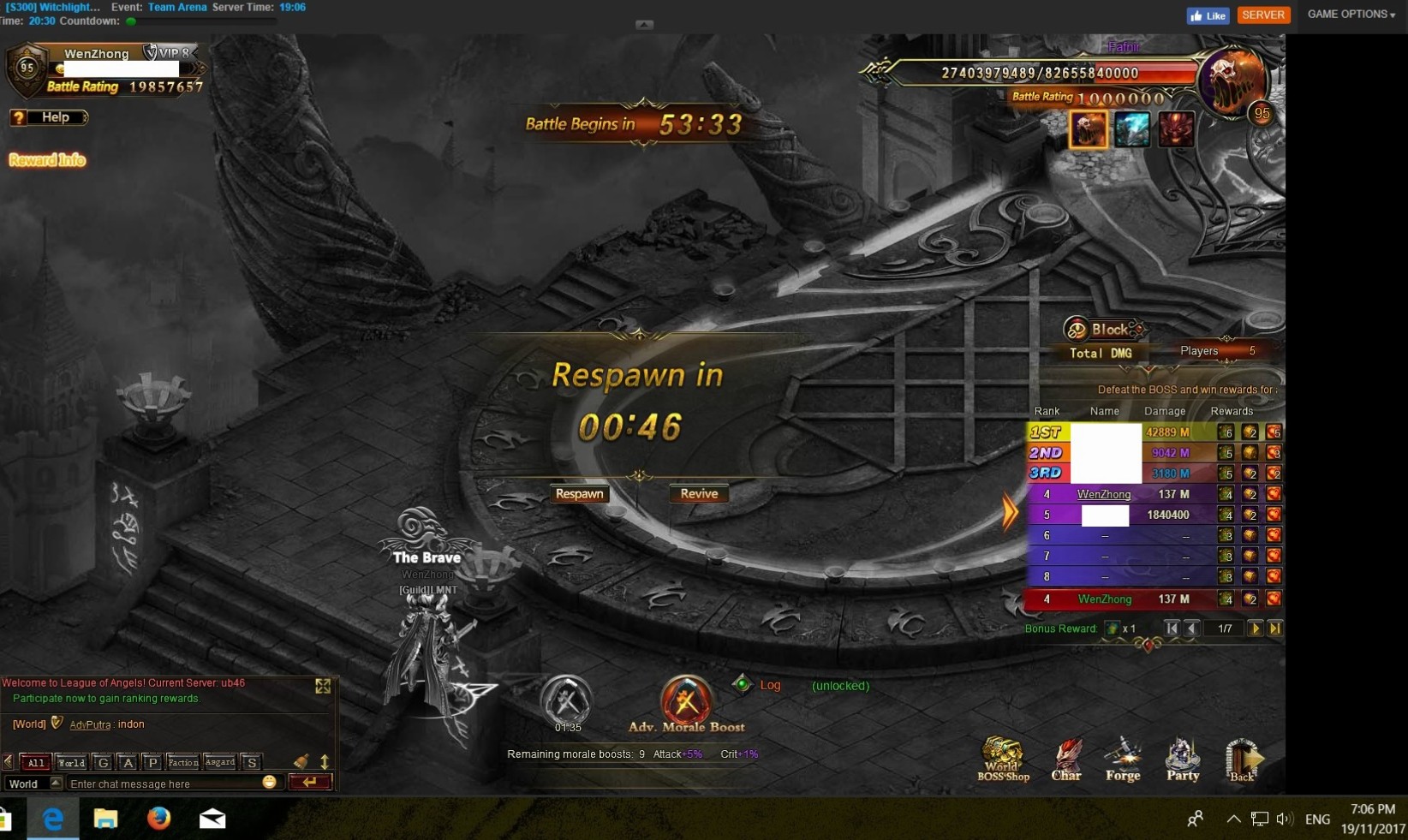Image resolution: width=1408 pixels, height=840 pixels.
Task: Toggle the Block option
Action: click(x=1103, y=330)
